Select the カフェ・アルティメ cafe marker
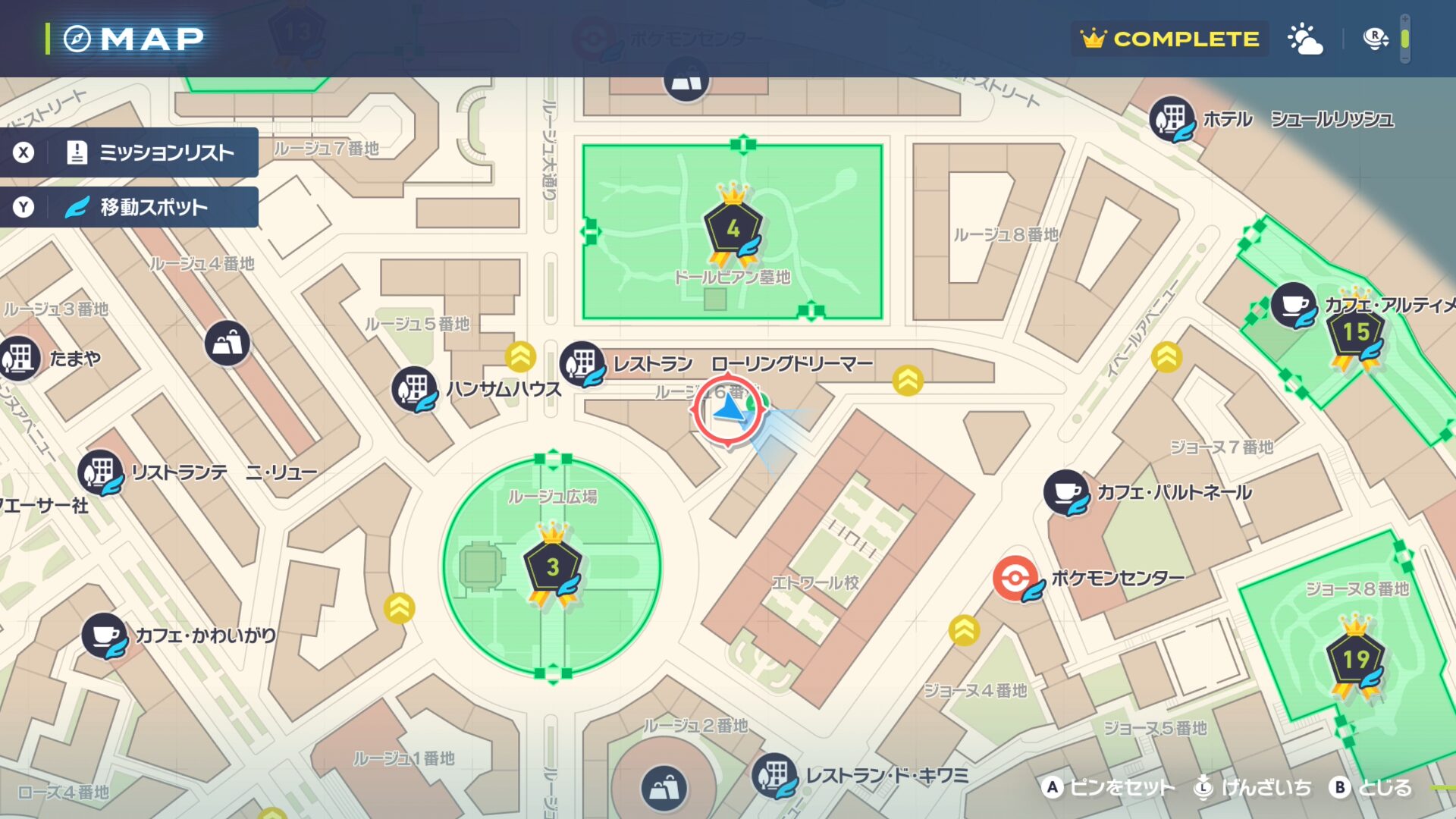The height and width of the screenshot is (819, 1456). pyautogui.click(x=1293, y=304)
